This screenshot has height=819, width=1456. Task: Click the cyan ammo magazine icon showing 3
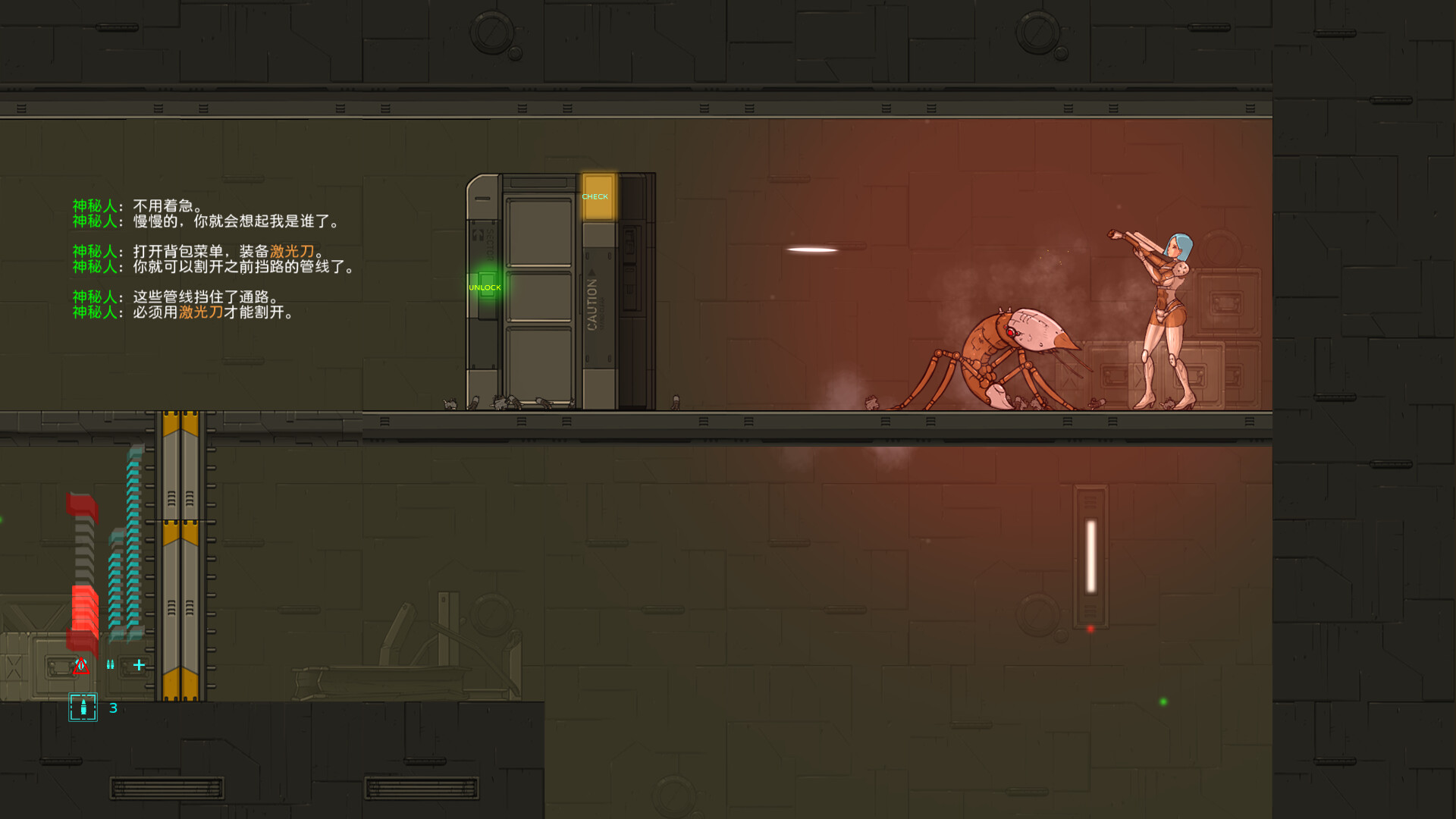coord(83,707)
